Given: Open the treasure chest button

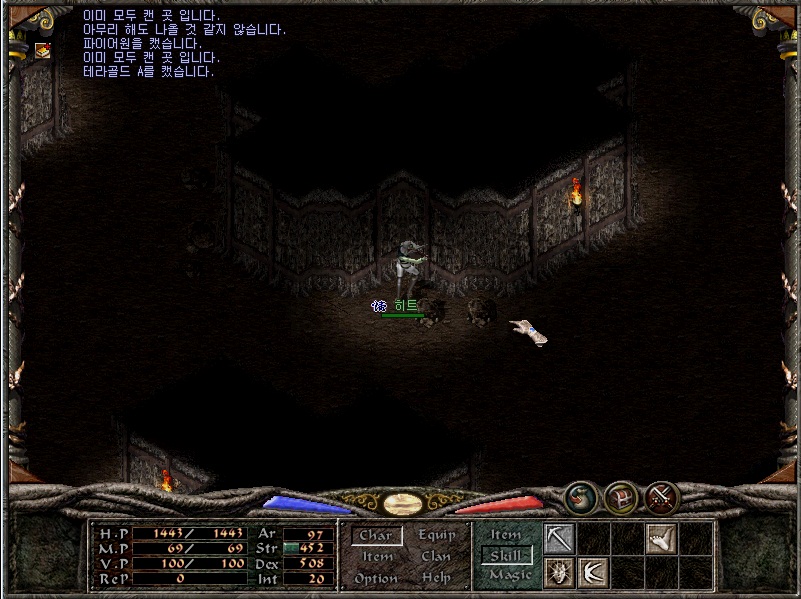Looking at the screenshot, I should point(621,496).
